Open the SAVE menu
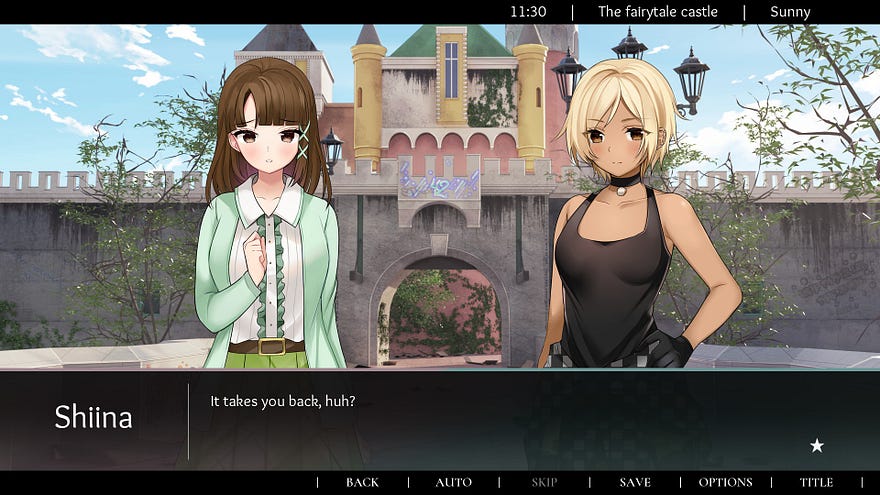 click(635, 482)
